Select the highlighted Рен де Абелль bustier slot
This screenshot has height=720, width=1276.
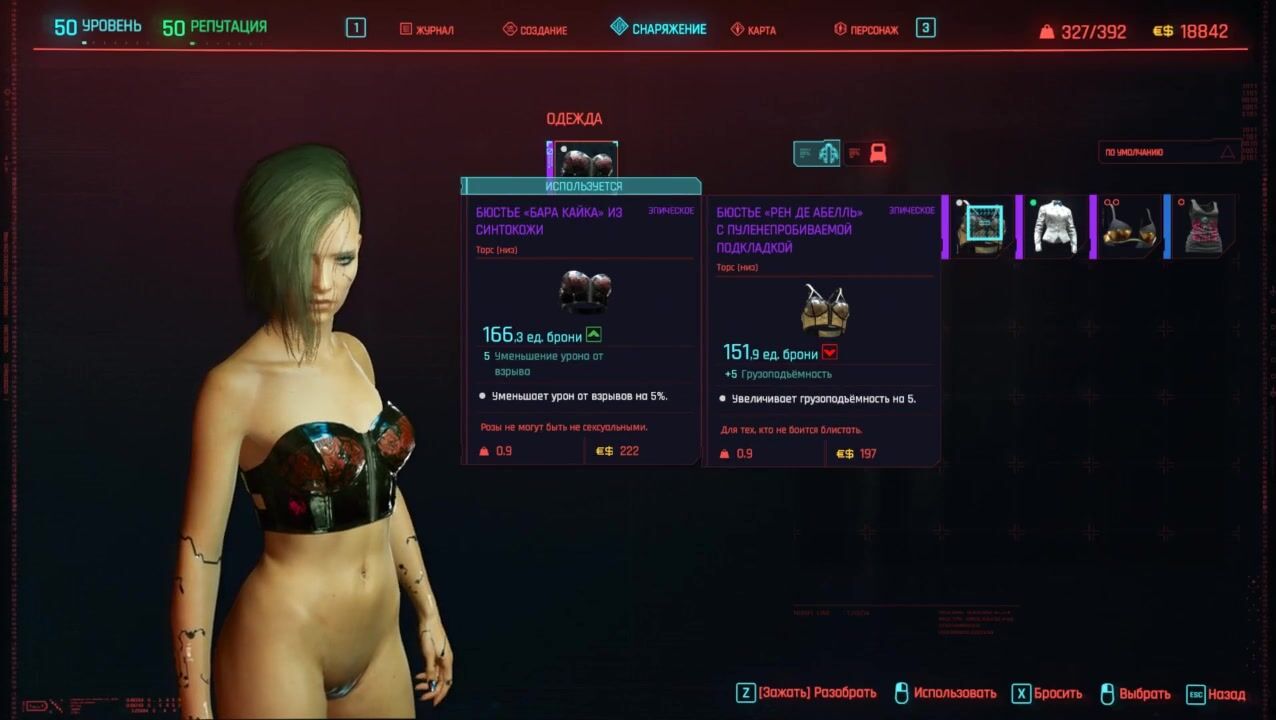980,227
